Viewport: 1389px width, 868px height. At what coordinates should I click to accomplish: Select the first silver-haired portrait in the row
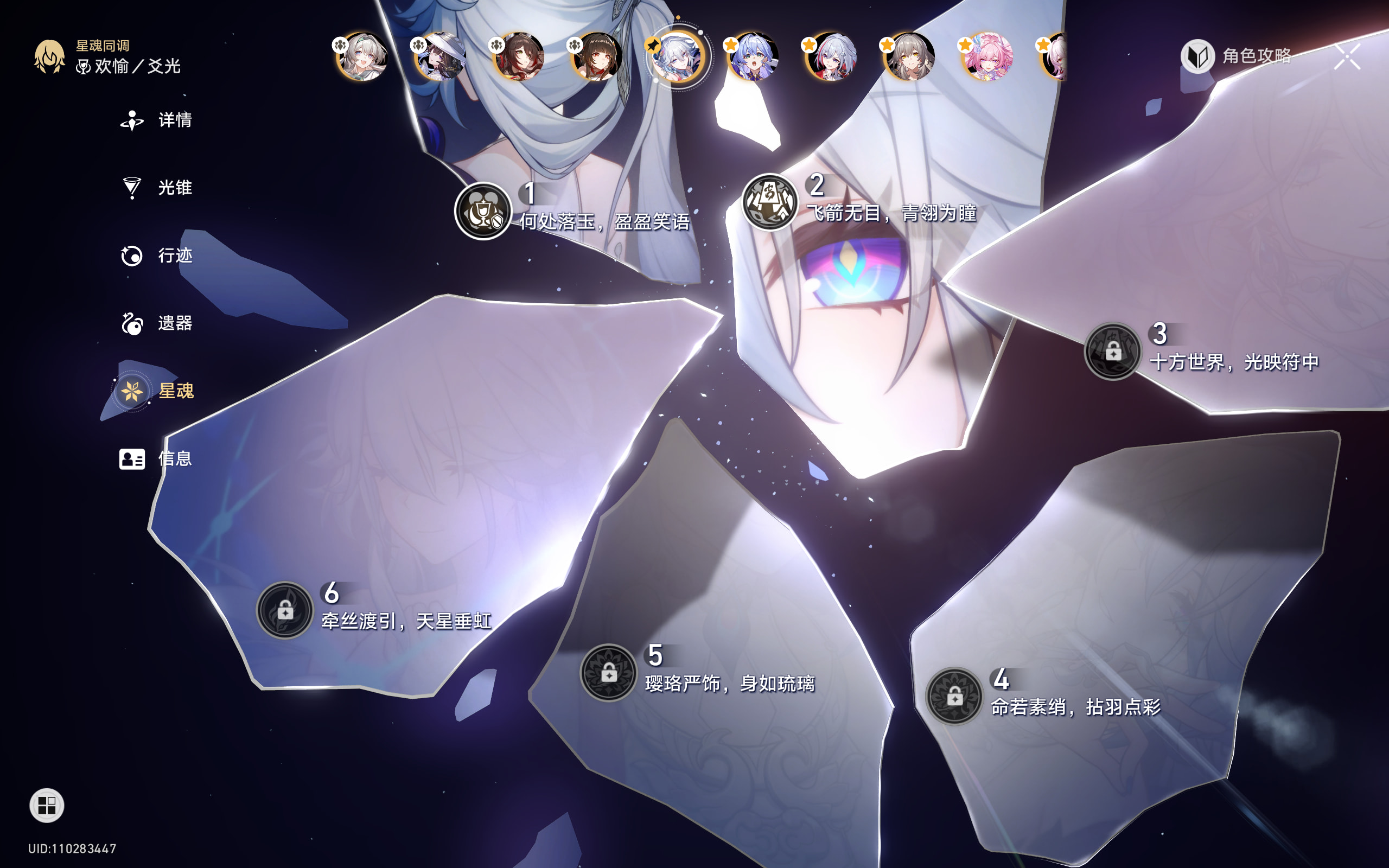(x=361, y=56)
